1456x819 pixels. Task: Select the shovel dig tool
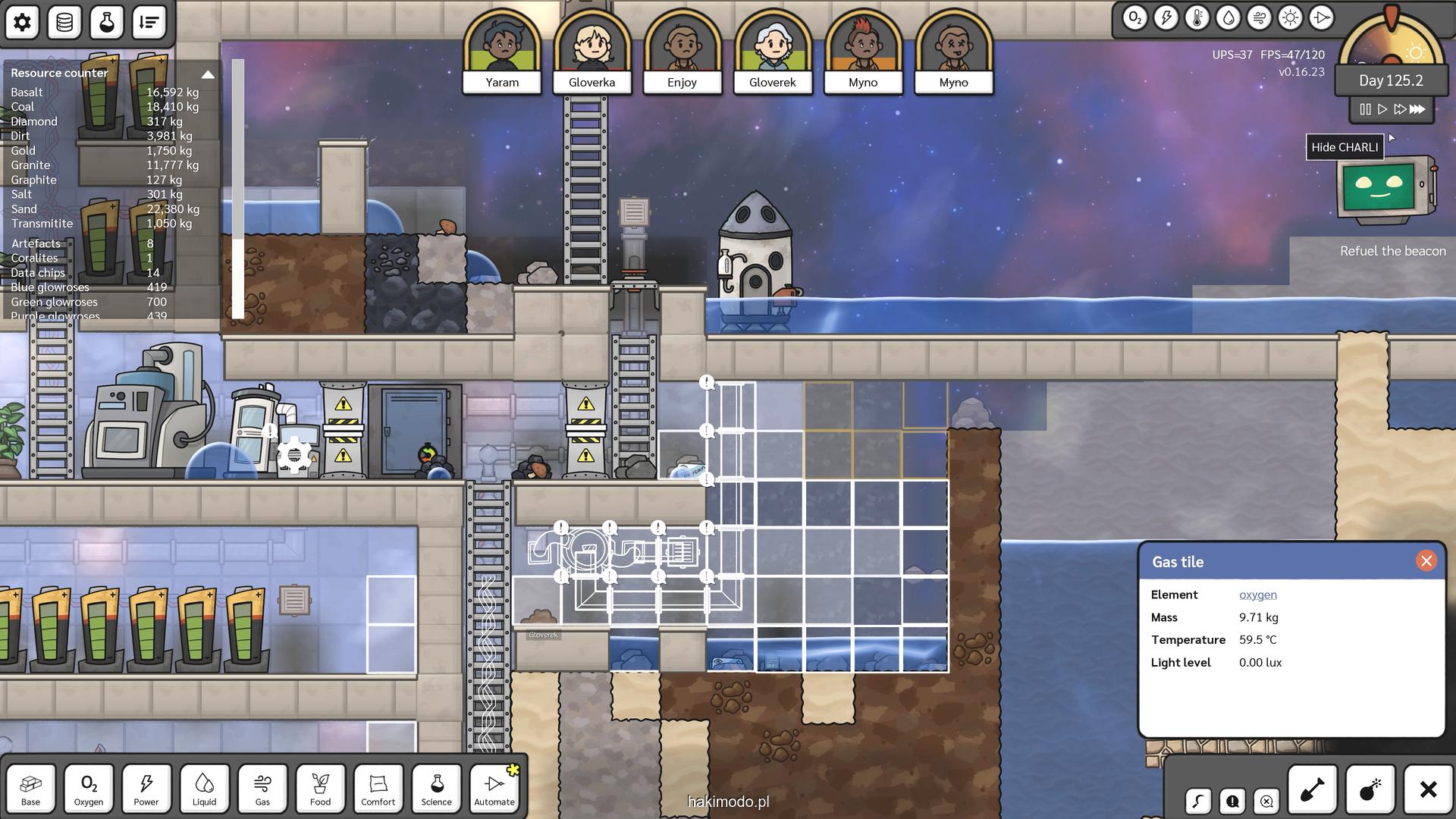click(x=1312, y=790)
